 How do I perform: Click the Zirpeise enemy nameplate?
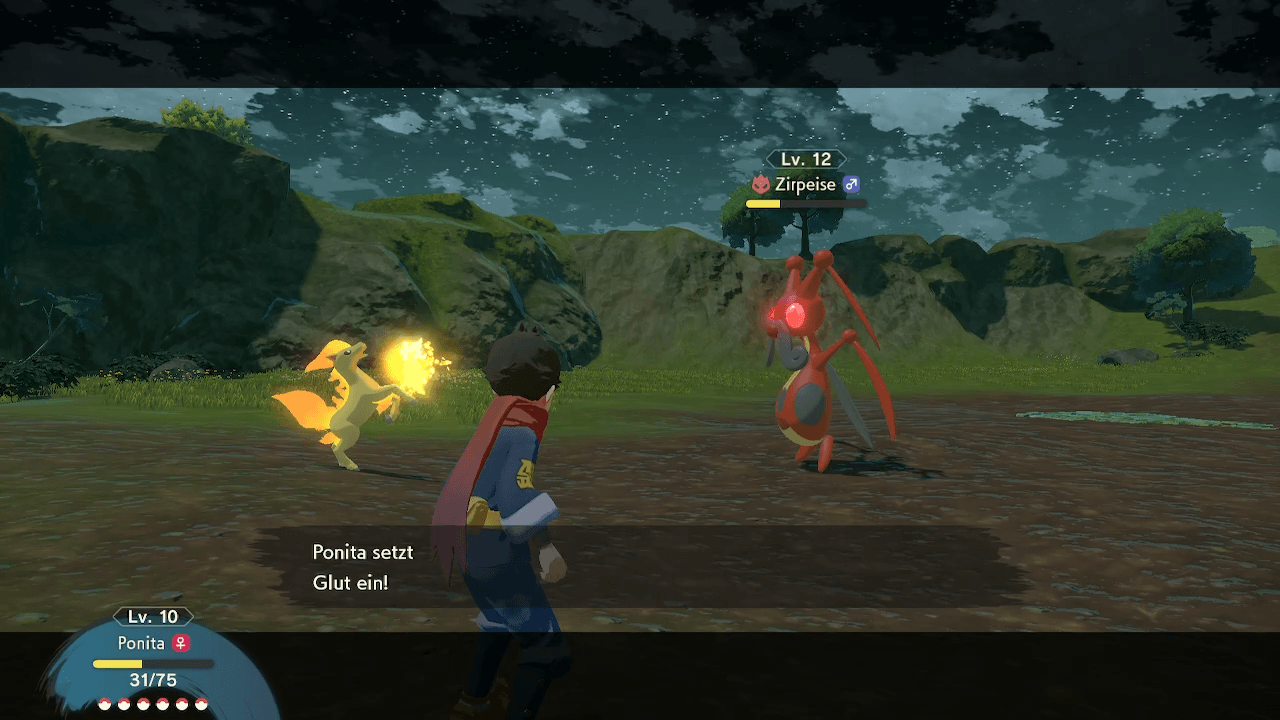click(x=806, y=185)
